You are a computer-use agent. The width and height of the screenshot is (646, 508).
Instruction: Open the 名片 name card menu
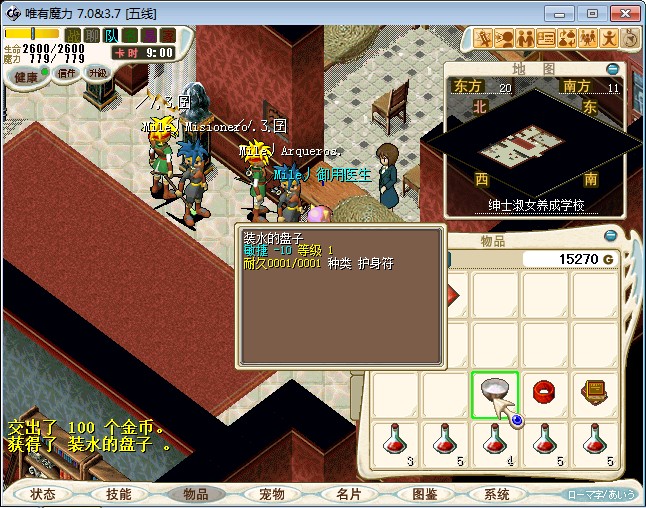tap(348, 494)
